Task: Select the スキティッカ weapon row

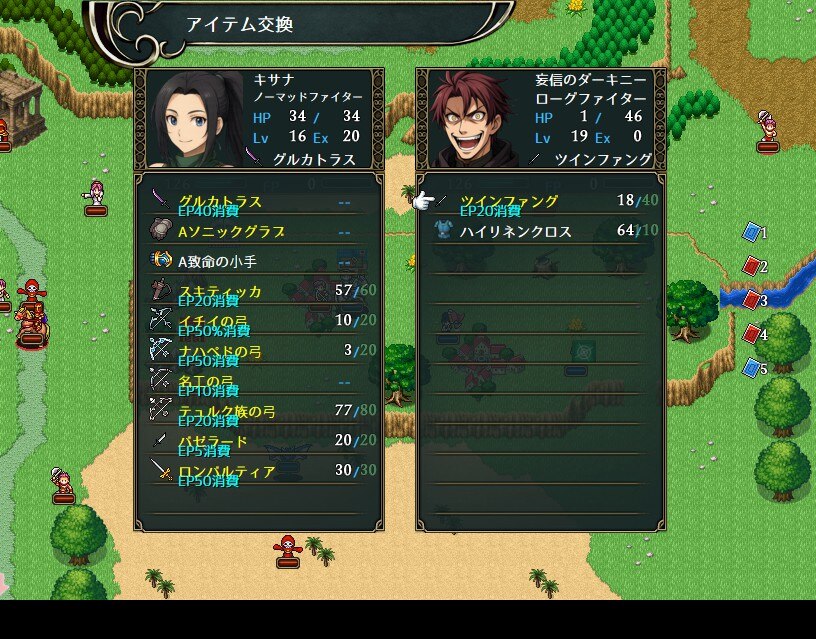Action: pos(258,292)
